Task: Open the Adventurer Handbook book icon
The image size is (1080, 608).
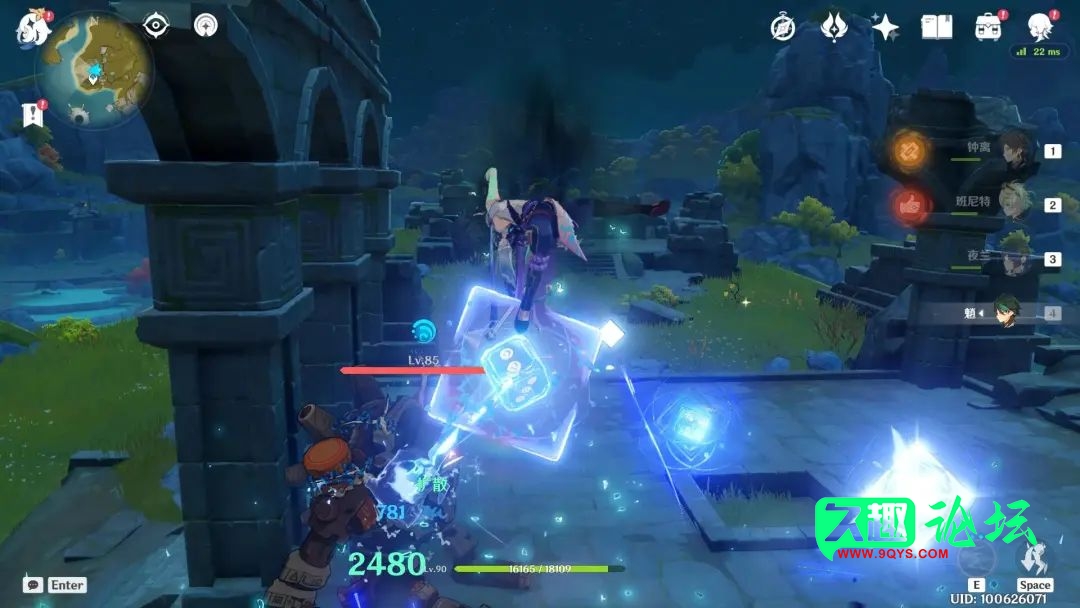Action: [937, 27]
